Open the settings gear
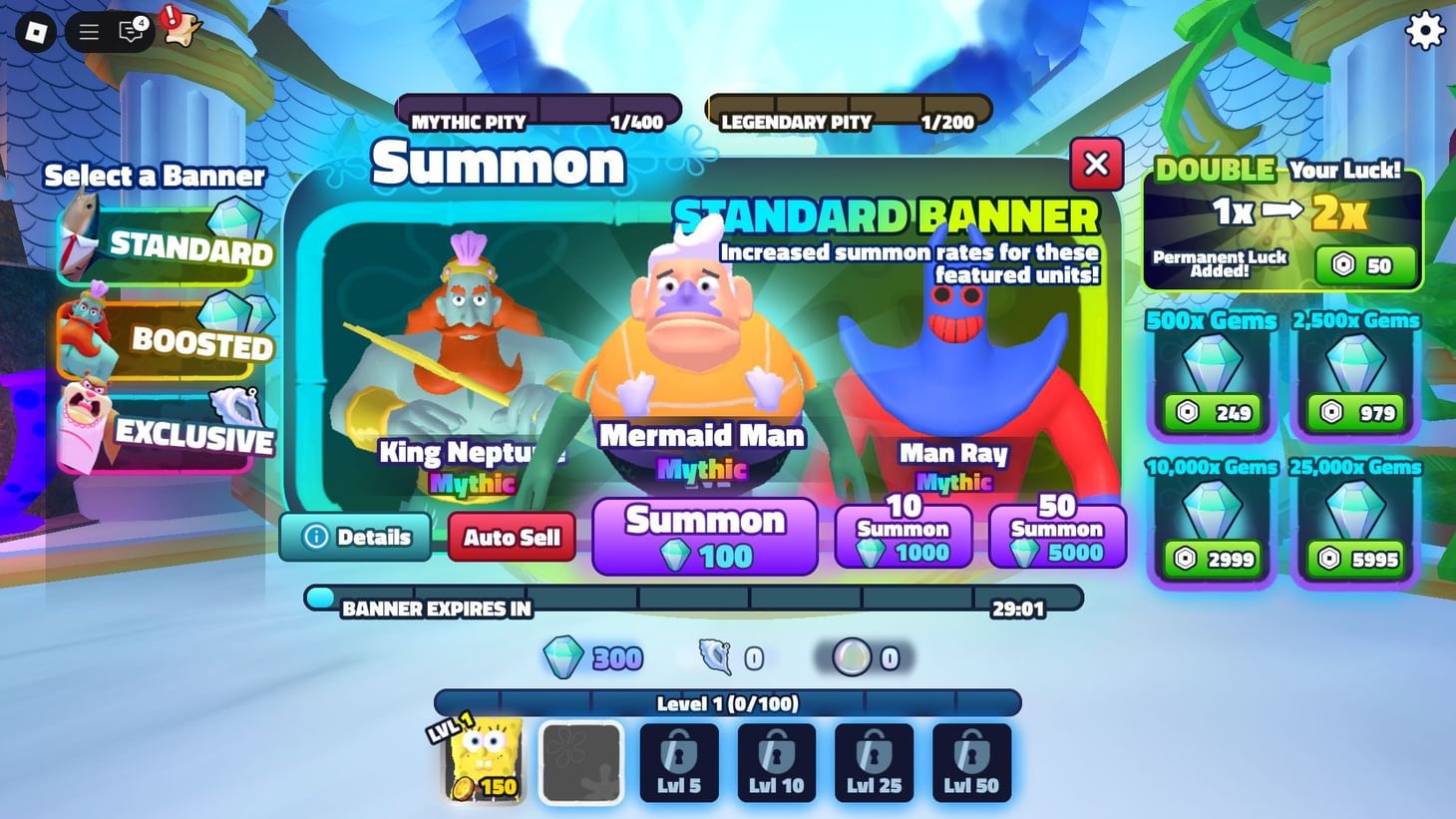This screenshot has height=819, width=1456. pos(1424,31)
